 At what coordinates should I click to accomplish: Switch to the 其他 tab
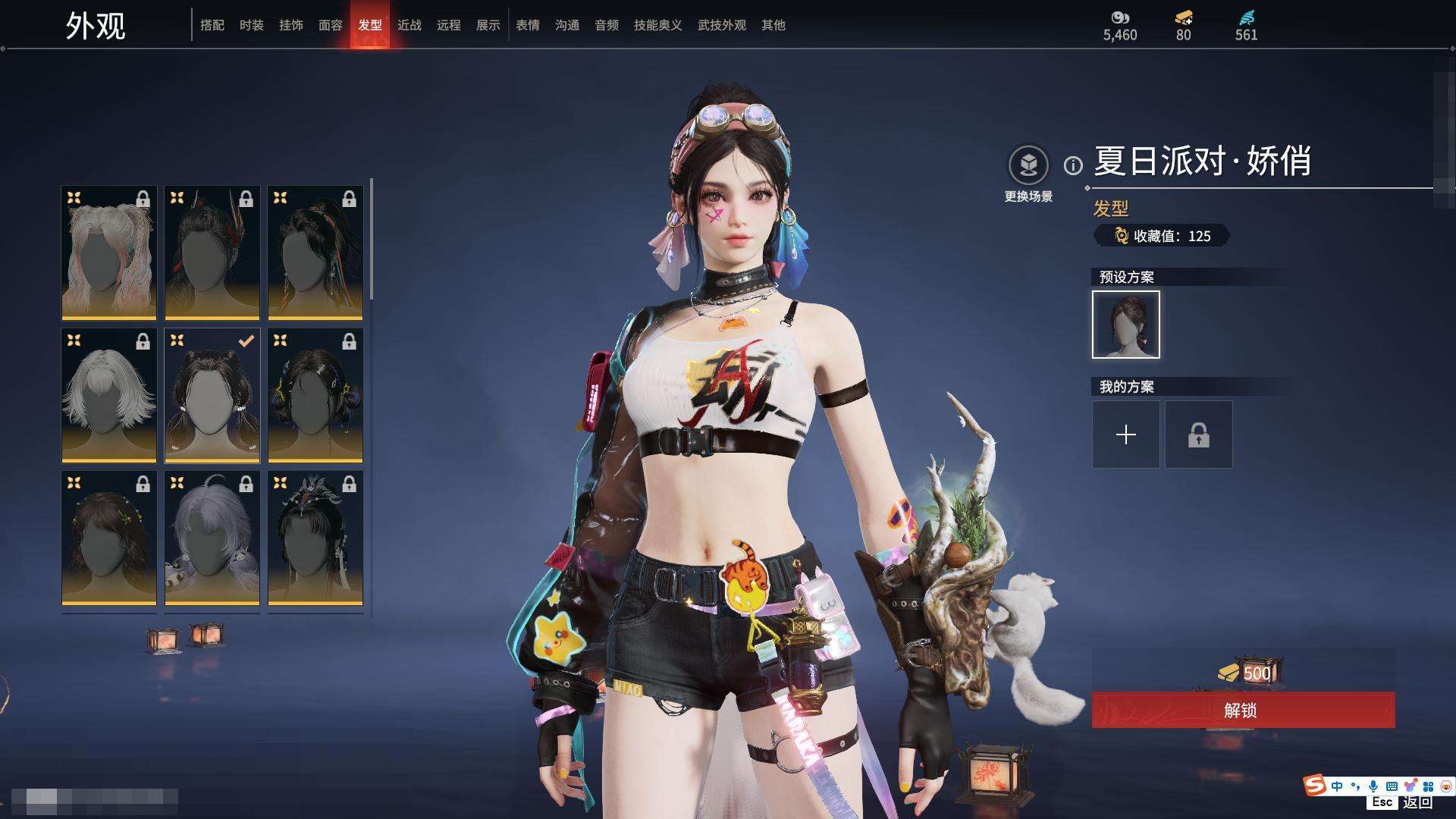773,25
